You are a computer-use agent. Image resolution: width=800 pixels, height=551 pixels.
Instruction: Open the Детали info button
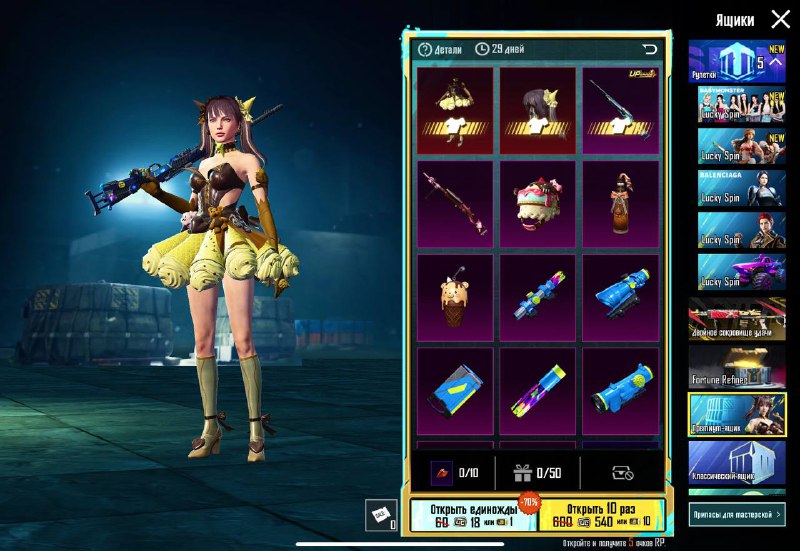[440, 49]
